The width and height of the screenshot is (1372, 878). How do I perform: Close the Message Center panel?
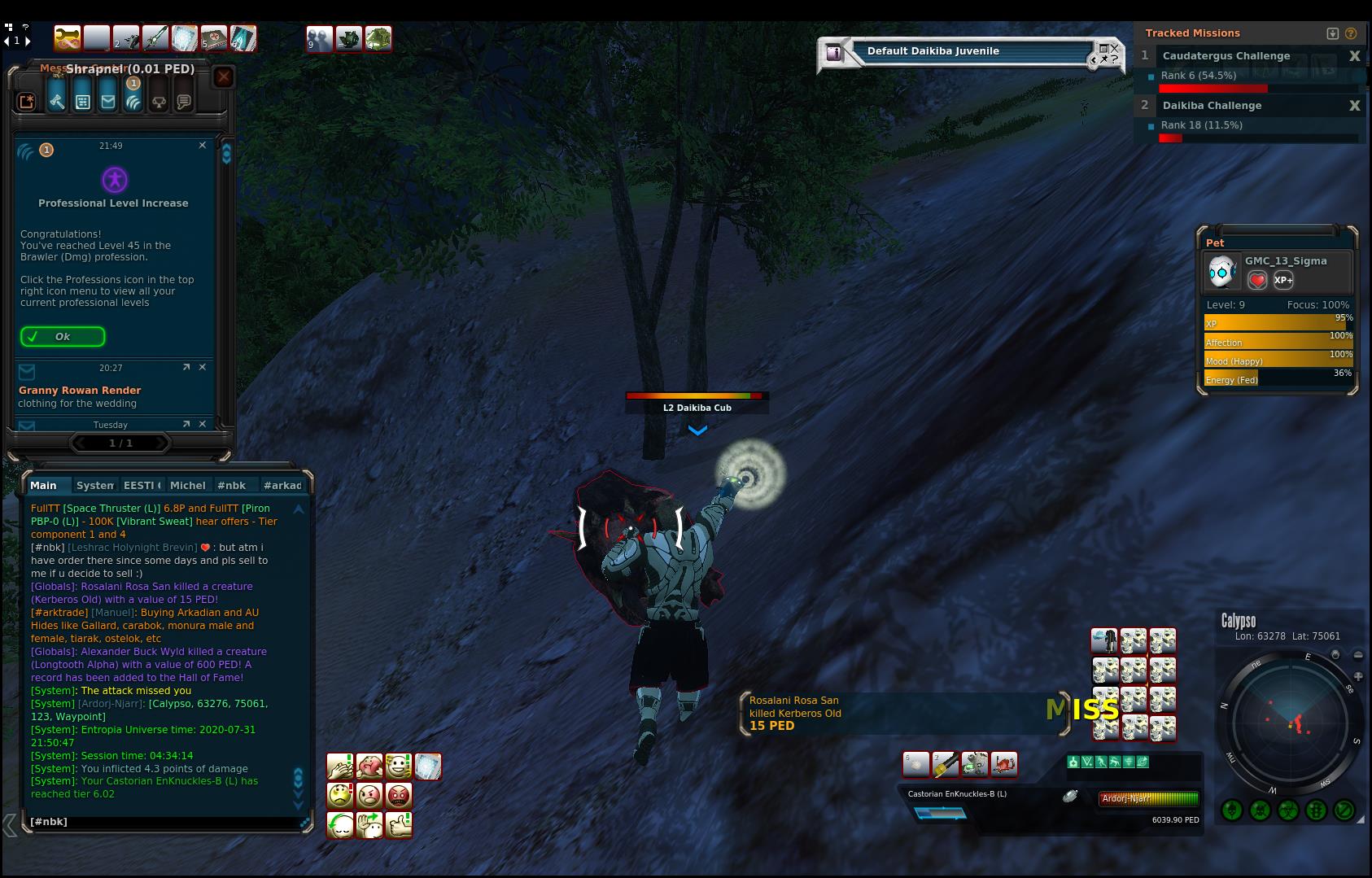tap(224, 77)
